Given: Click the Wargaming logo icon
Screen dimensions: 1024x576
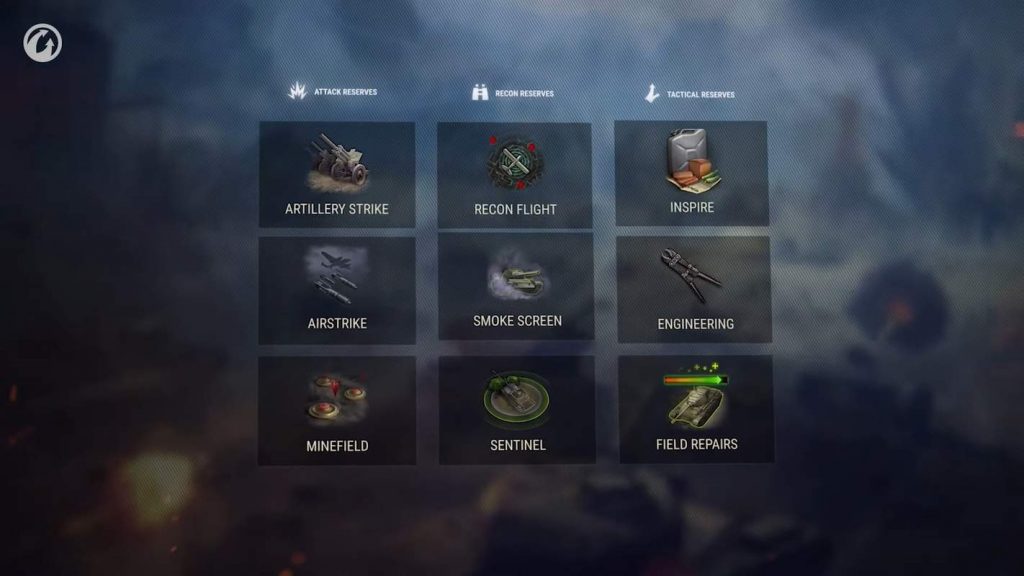Looking at the screenshot, I should click(x=43, y=43).
